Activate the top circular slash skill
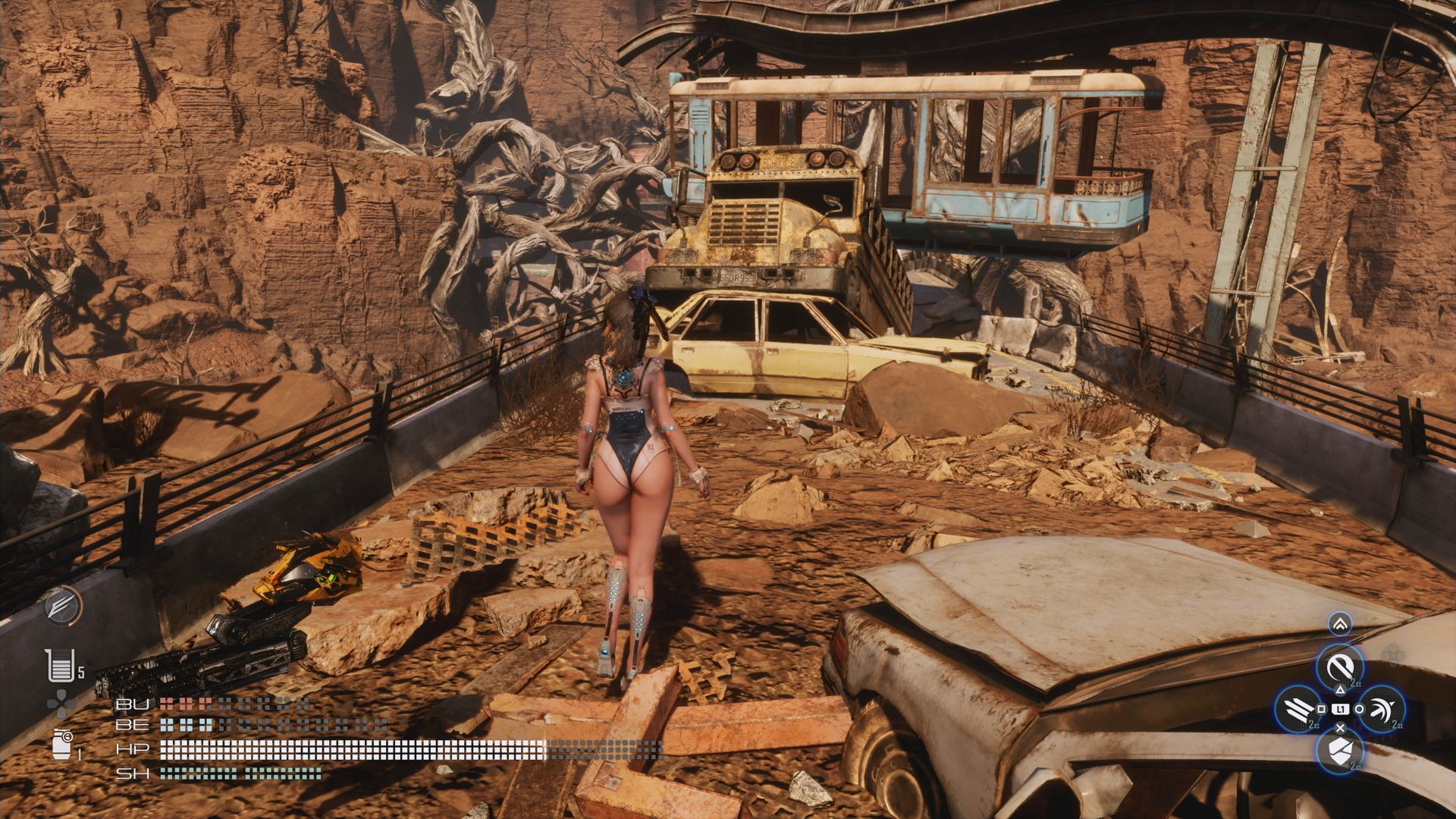The width and height of the screenshot is (1456, 819). tap(1340, 667)
